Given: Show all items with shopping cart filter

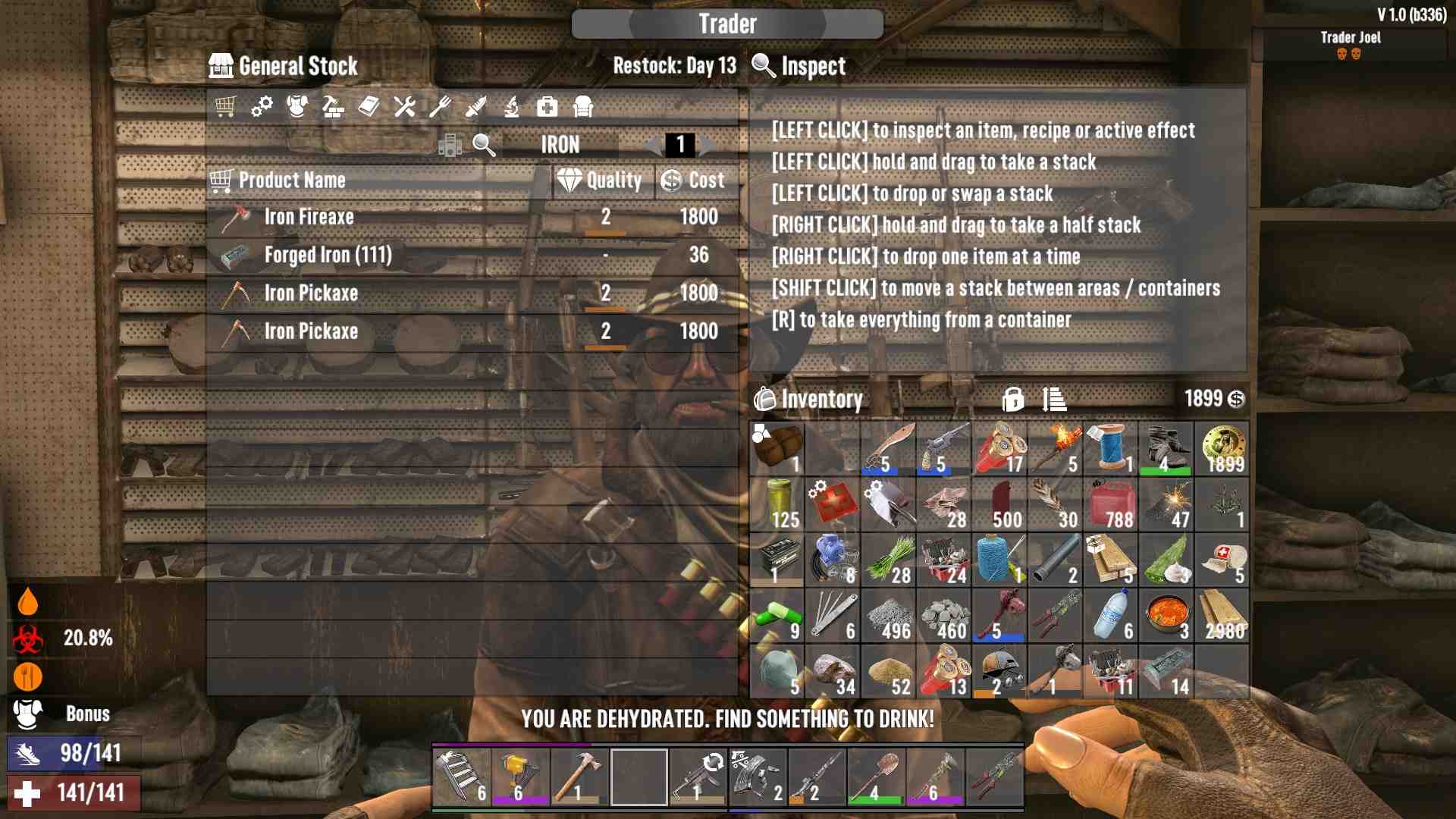Looking at the screenshot, I should (225, 107).
